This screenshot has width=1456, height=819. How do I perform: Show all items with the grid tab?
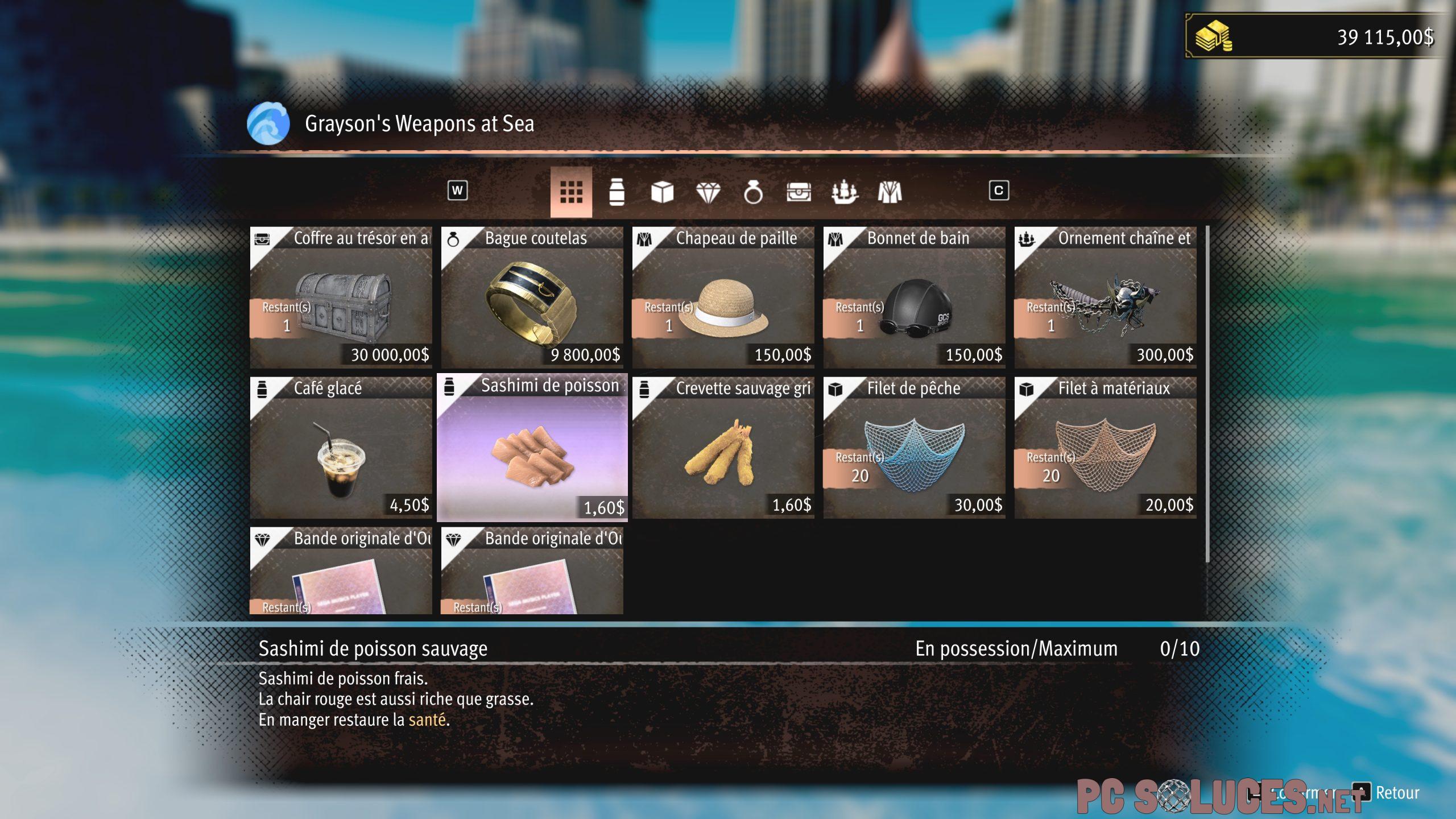(x=571, y=192)
